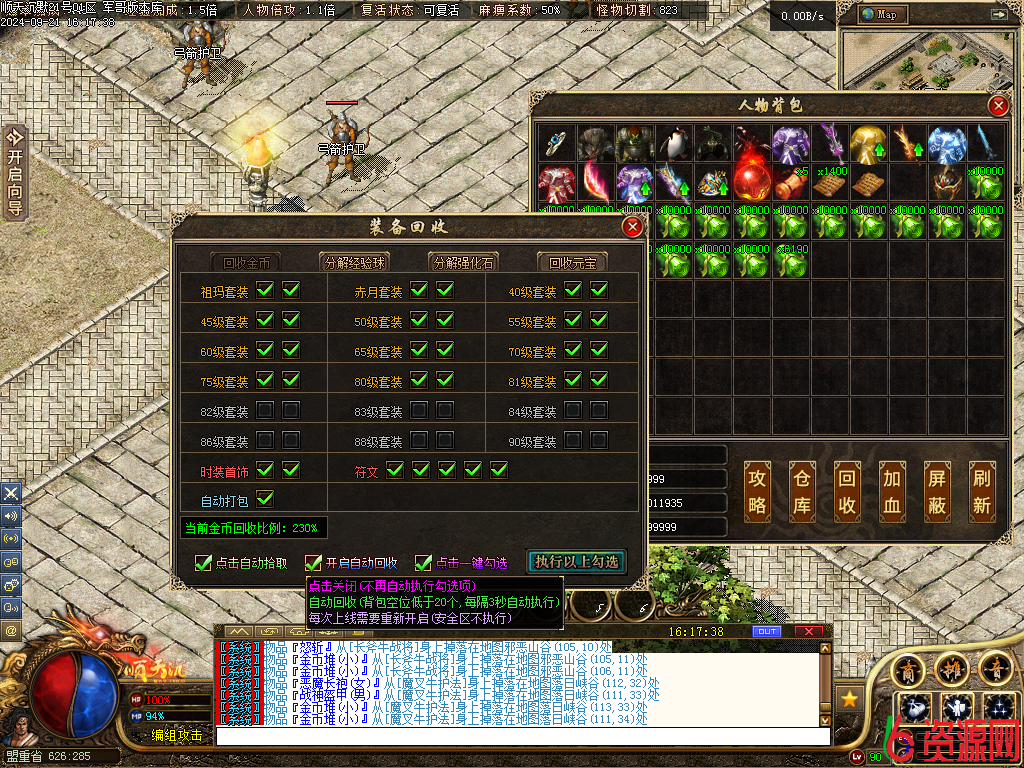Use the 加血 heal button

pos(892,491)
